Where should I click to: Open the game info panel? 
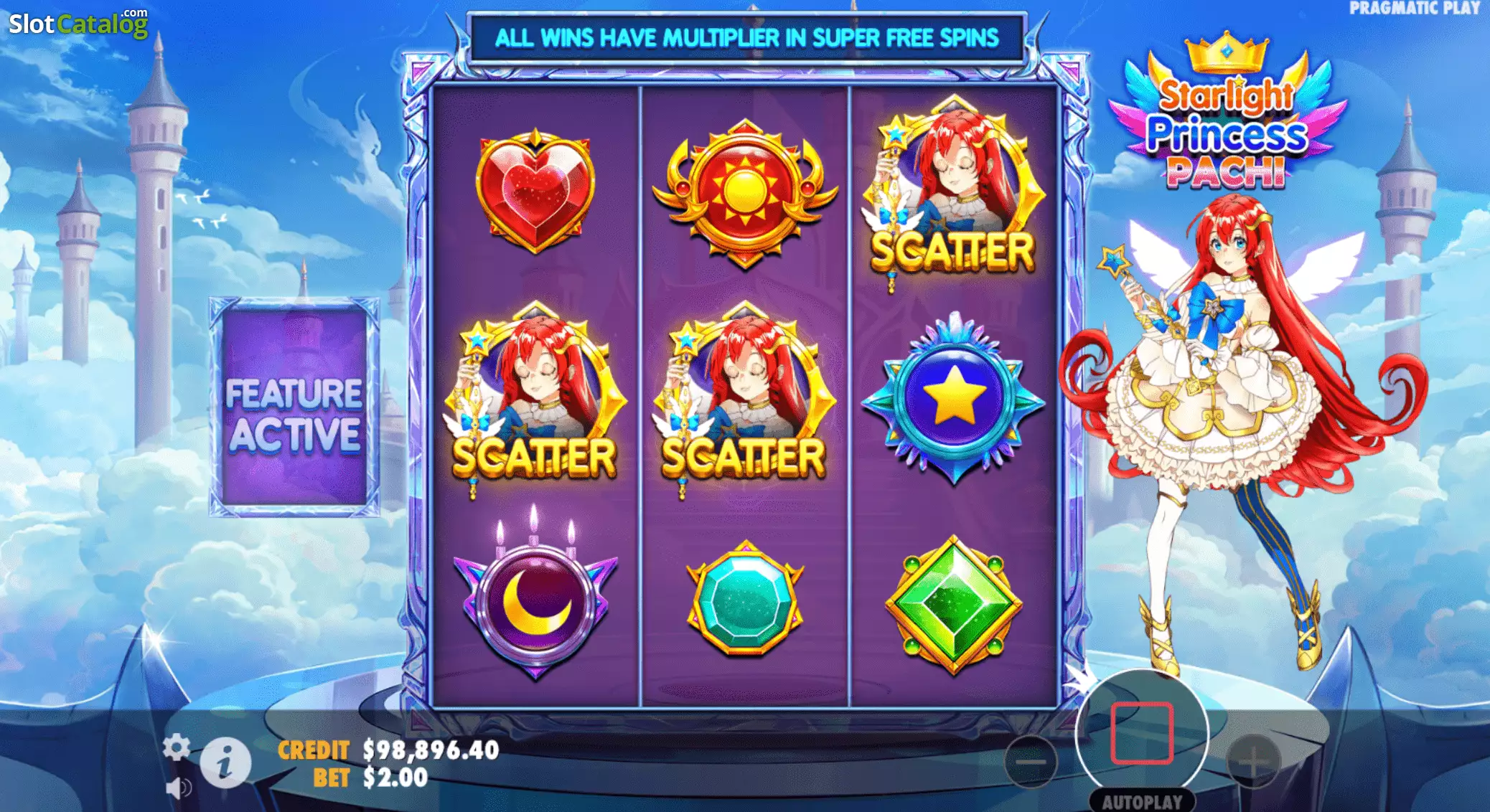click(x=225, y=762)
